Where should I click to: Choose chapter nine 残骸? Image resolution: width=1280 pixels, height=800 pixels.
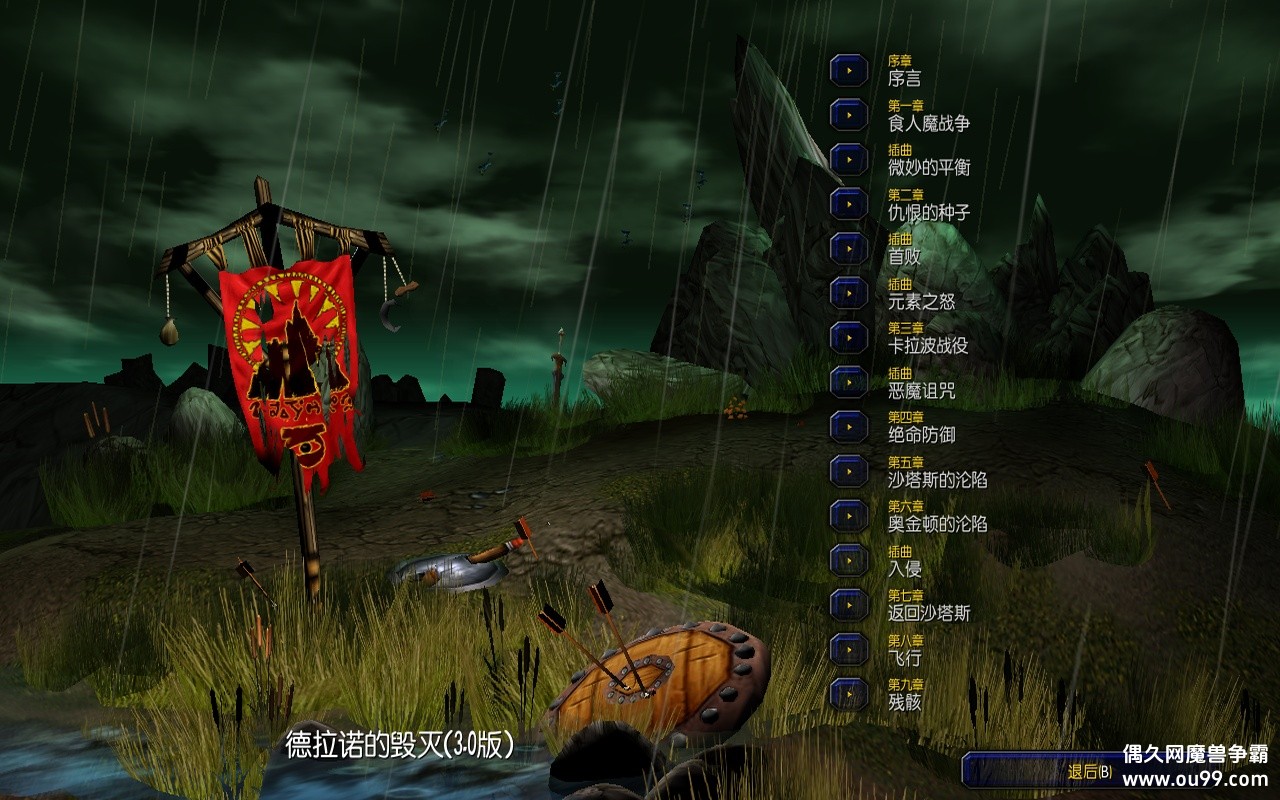[849, 693]
